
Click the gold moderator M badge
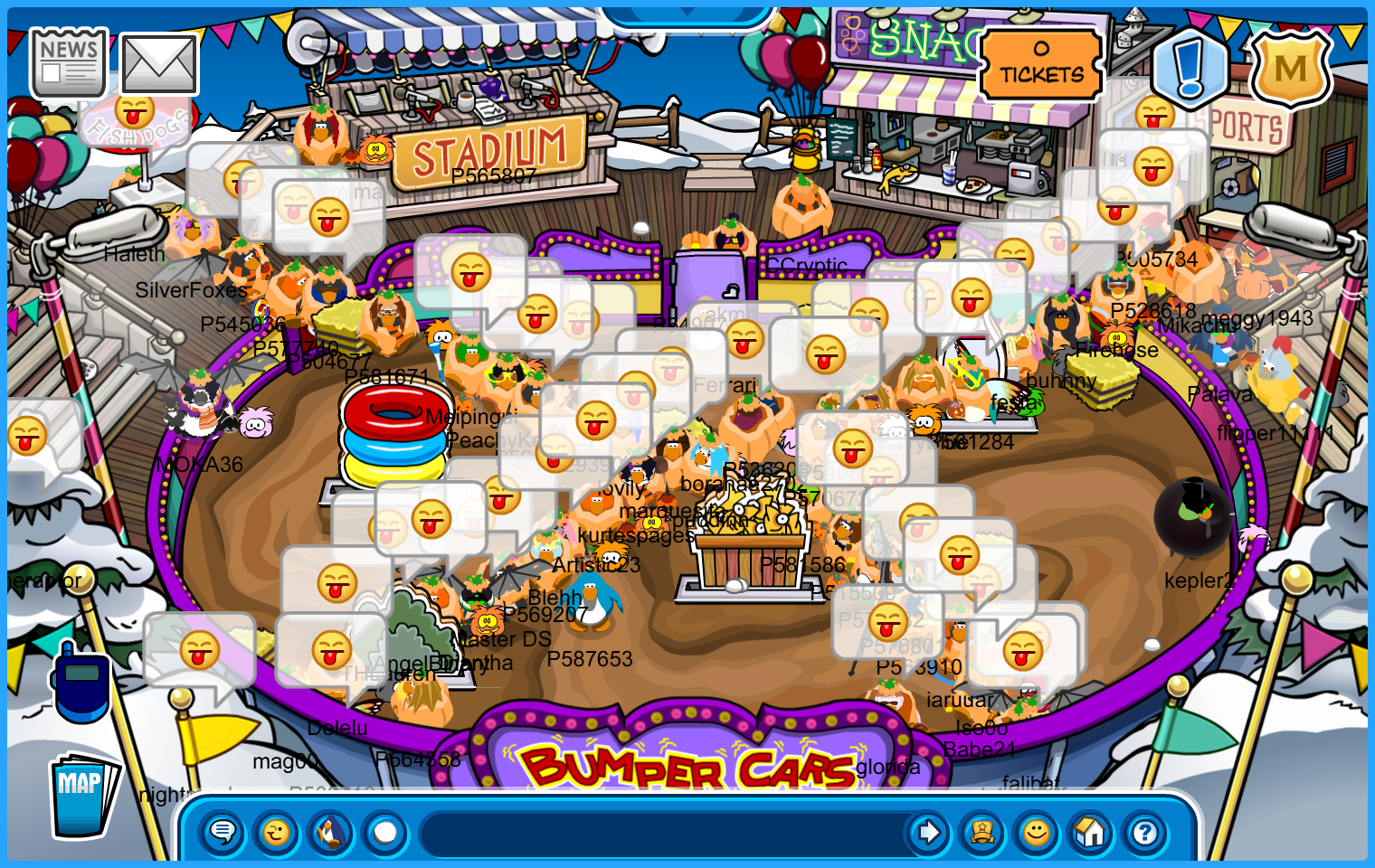[1291, 68]
